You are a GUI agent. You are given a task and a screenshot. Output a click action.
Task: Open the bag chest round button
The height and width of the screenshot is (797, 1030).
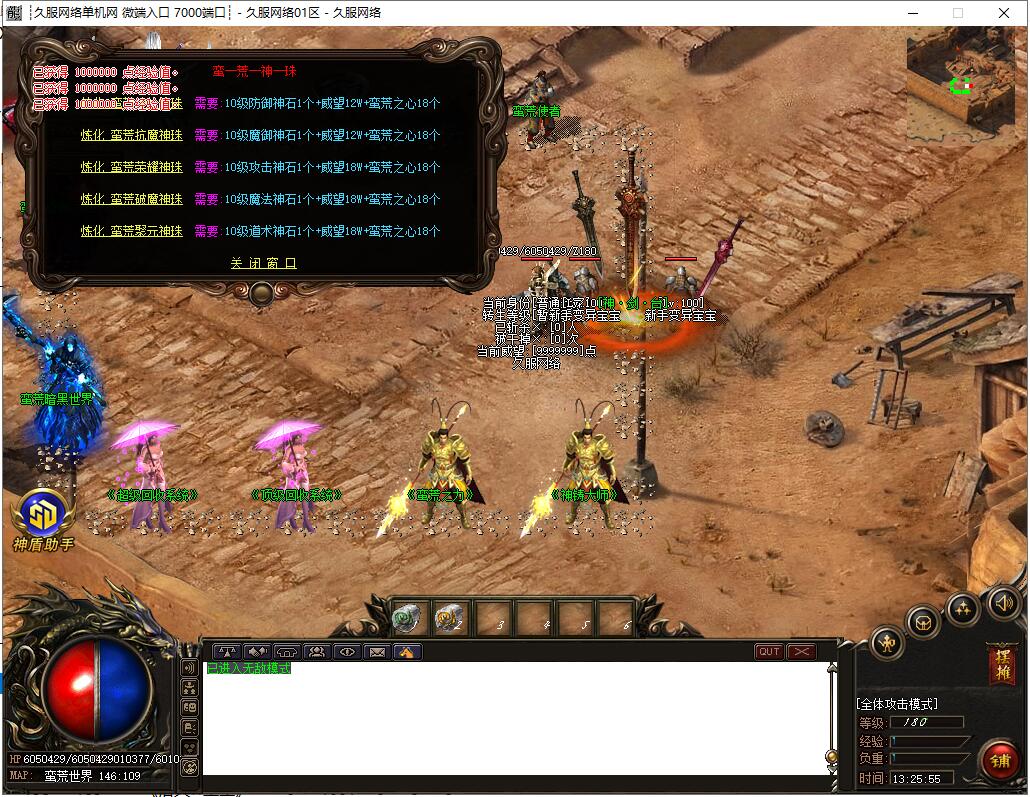[924, 624]
